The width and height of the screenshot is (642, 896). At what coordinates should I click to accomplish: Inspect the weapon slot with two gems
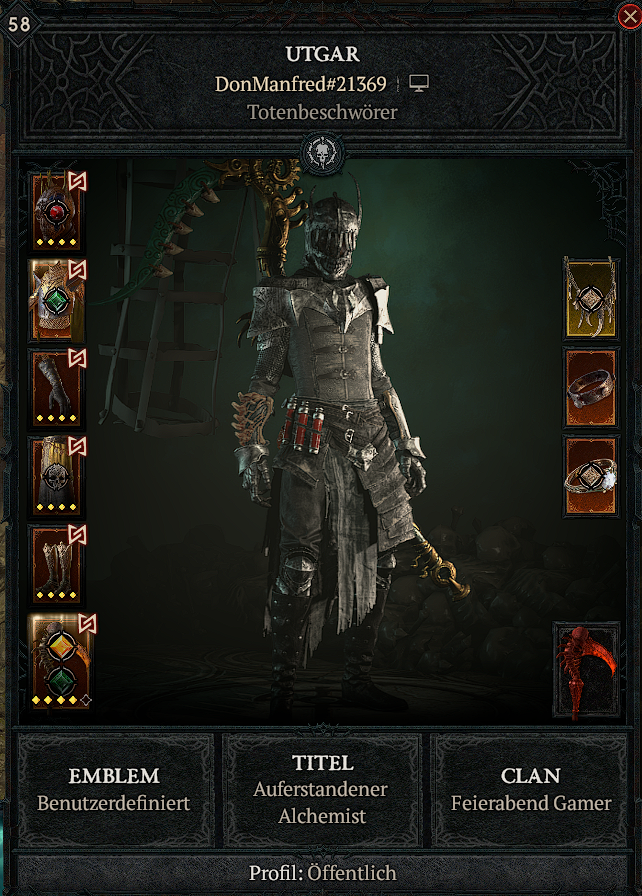click(56, 661)
